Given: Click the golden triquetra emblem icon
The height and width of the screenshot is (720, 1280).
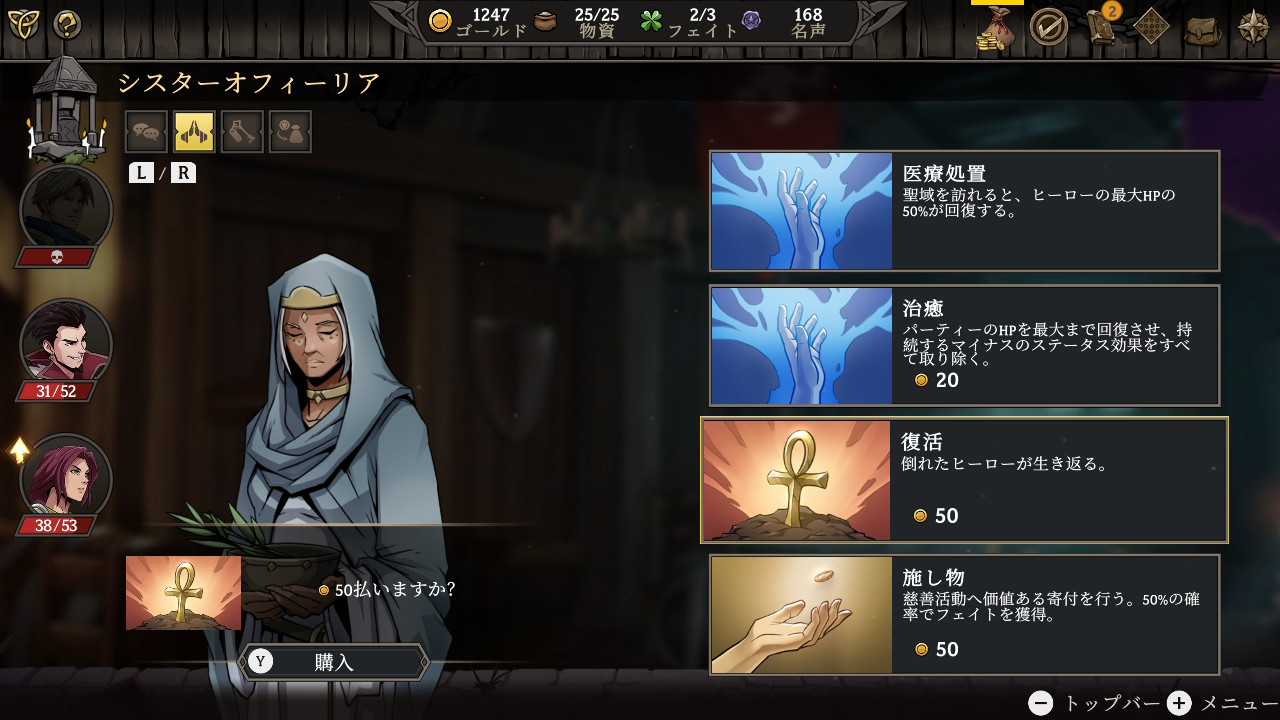Looking at the screenshot, I should pos(23,24).
